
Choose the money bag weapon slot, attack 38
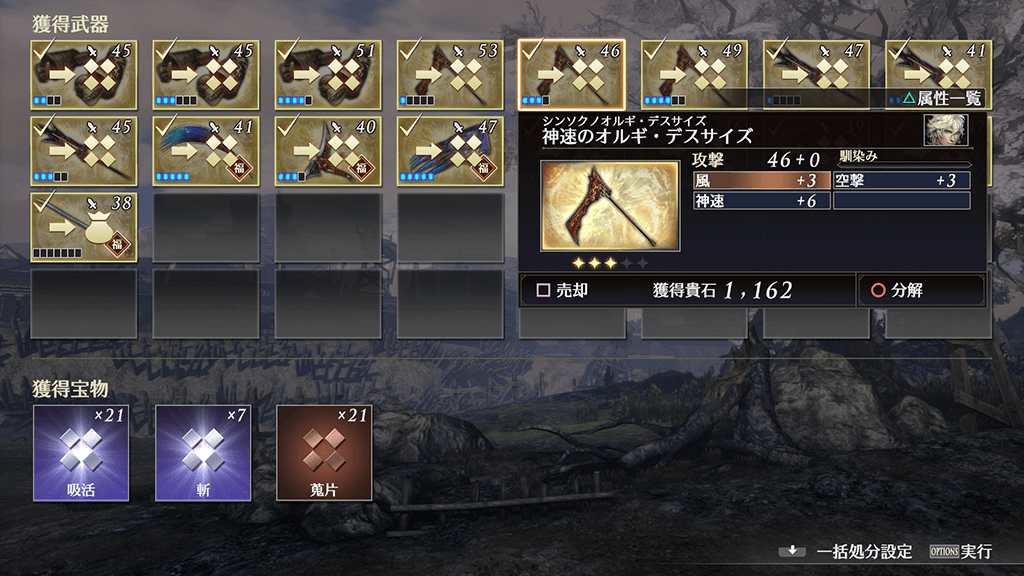point(84,226)
